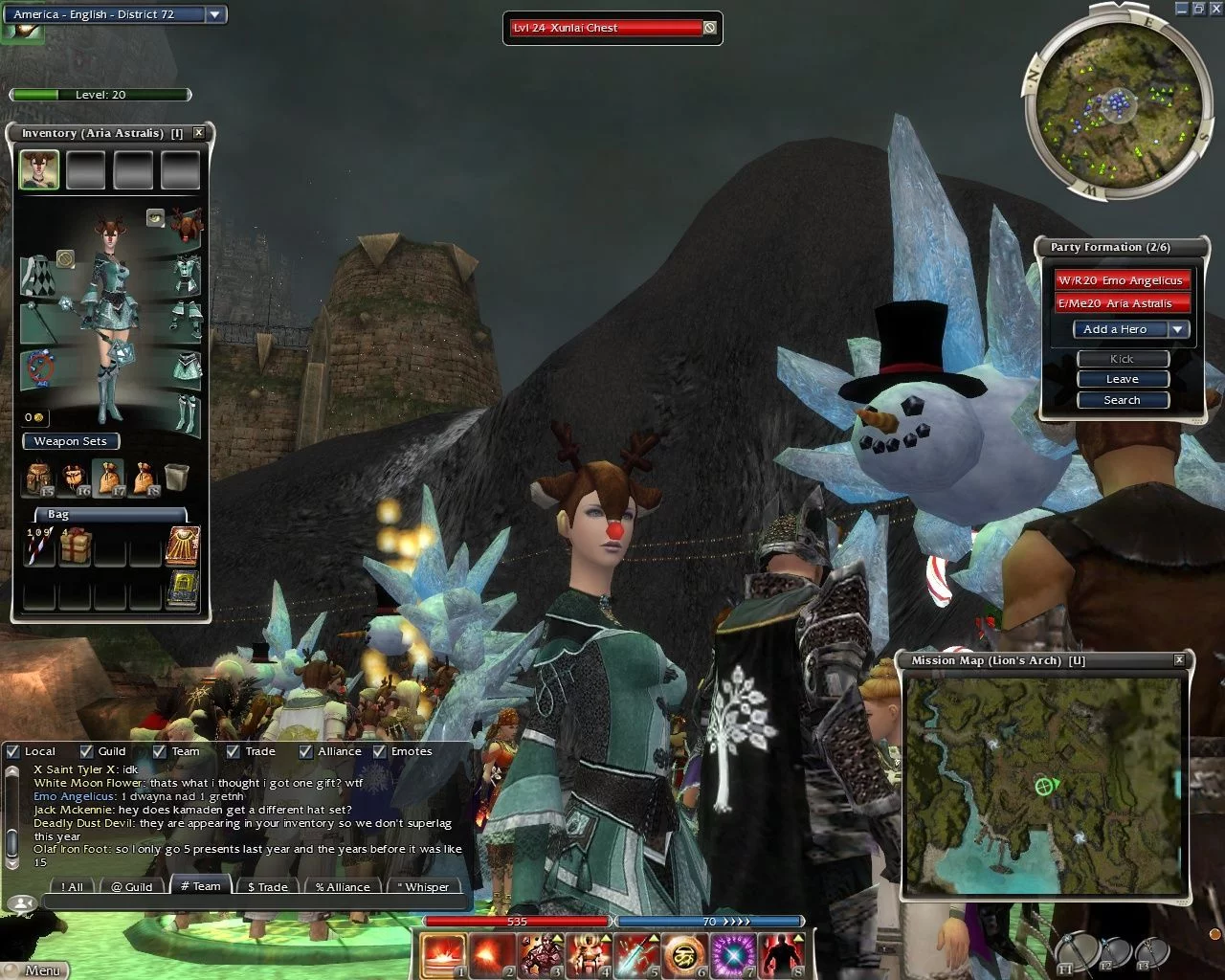Select party member Emo Angelicus
Viewport: 1225px width, 980px height.
(1122, 280)
